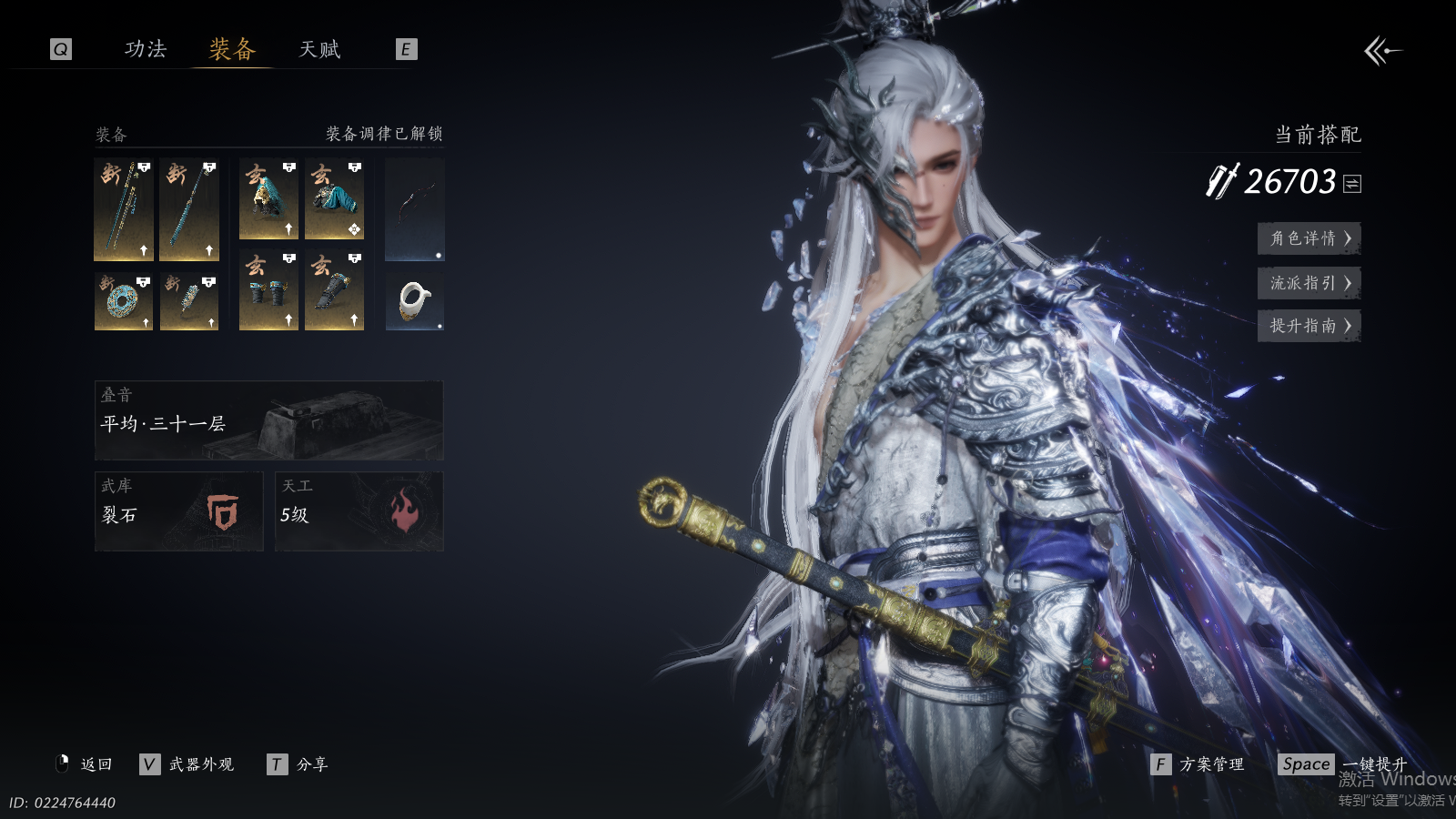Viewport: 1456px width, 819px height.
Task: Open the 流派指引 guide
Action: [1309, 283]
